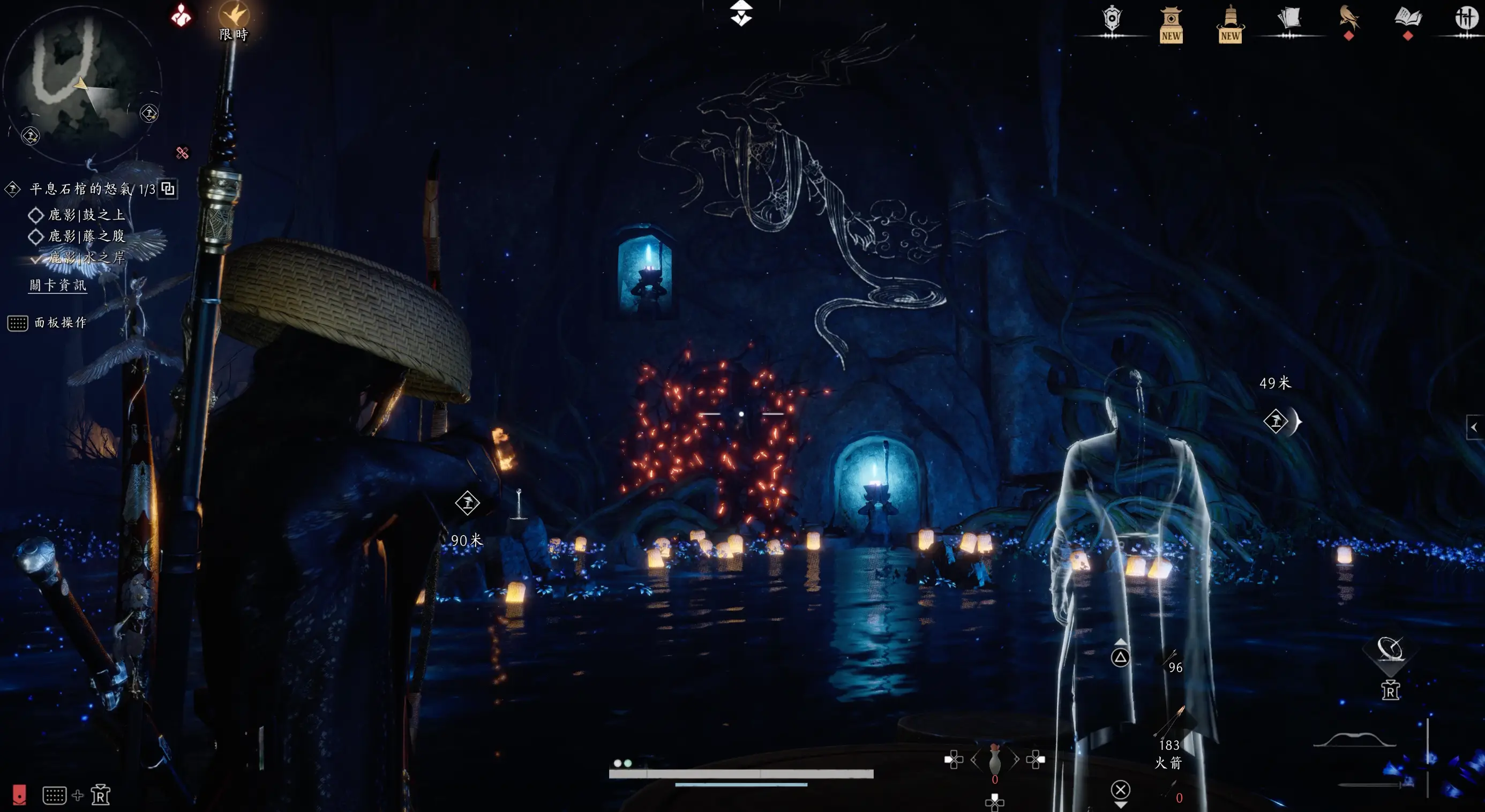The width and height of the screenshot is (1485, 812).
Task: Open the stacked paper sheets icon
Action: point(1289,19)
